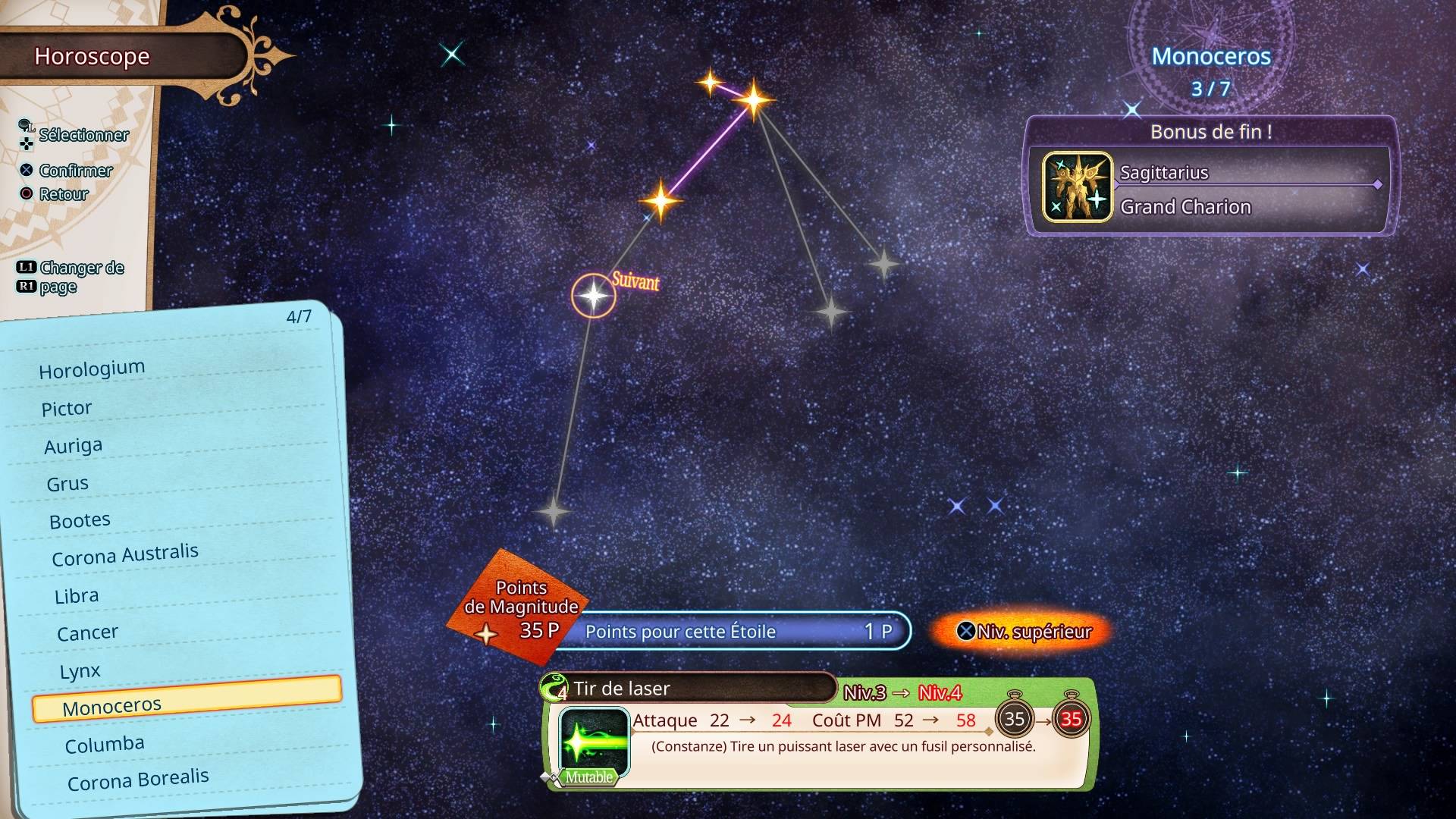View the Sagittarius Grand Charion bonus icon
Screen dimensions: 1456x819
click(1077, 187)
